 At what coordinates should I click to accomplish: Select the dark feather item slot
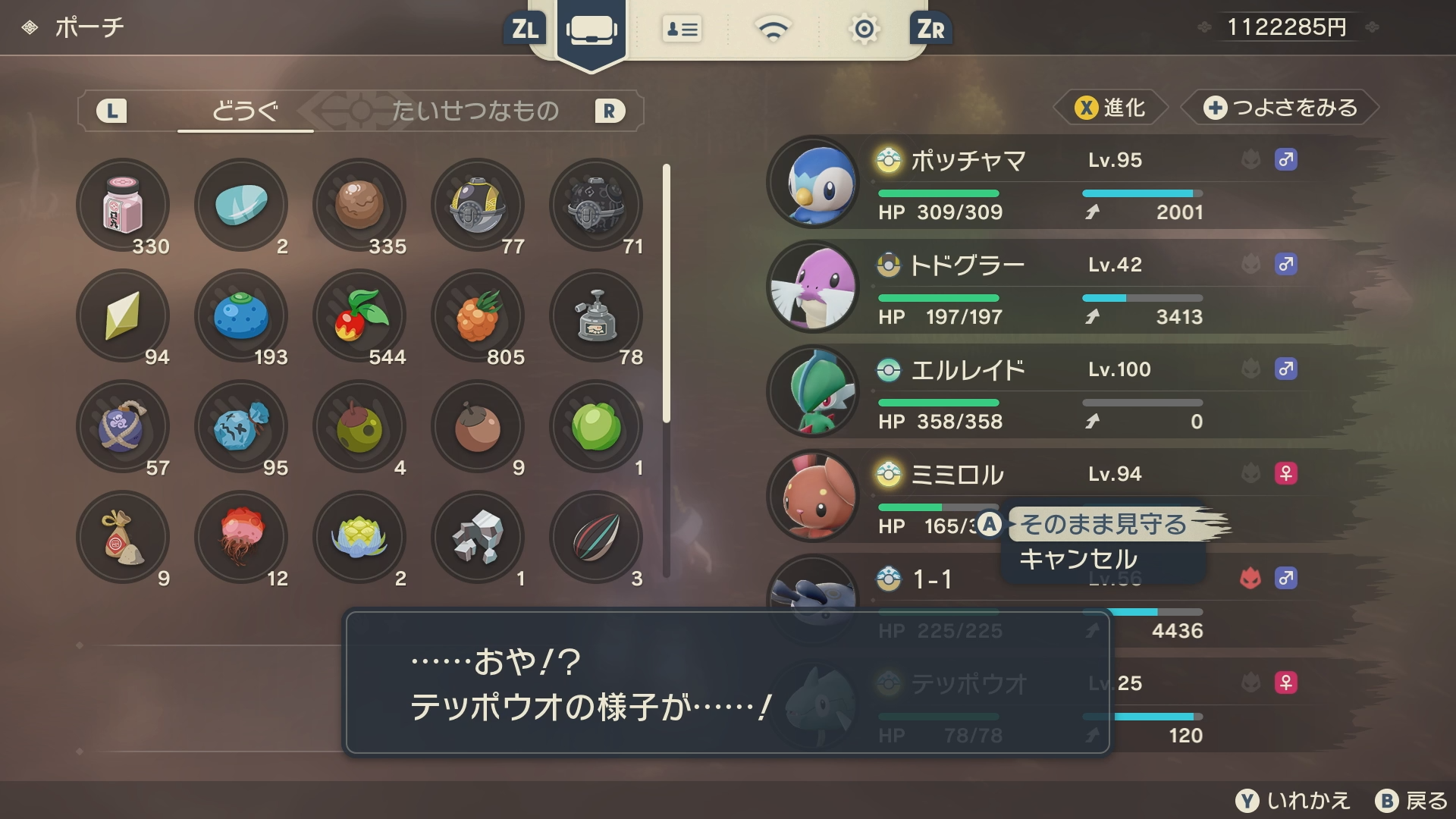click(x=596, y=537)
